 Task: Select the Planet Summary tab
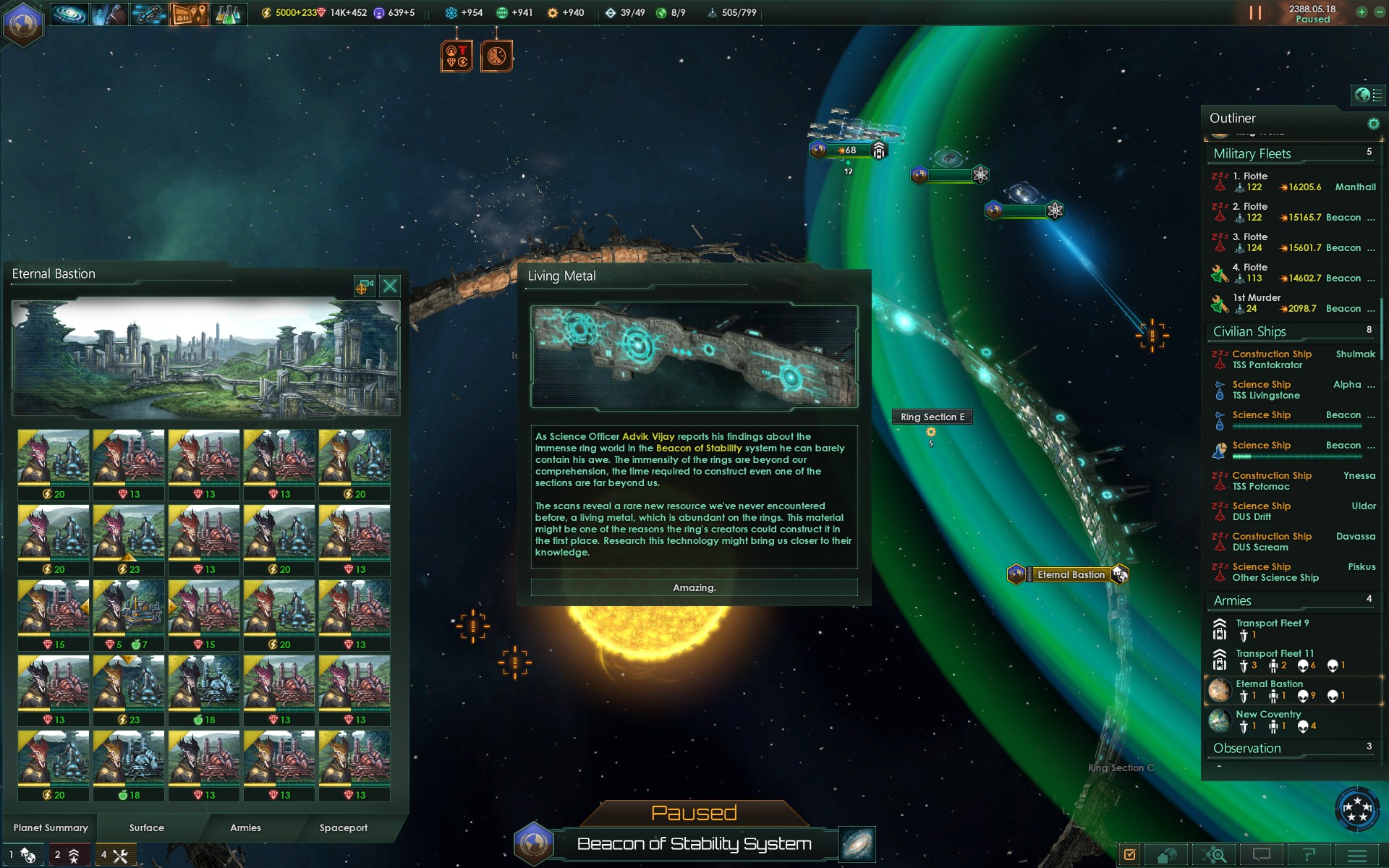pos(51,827)
